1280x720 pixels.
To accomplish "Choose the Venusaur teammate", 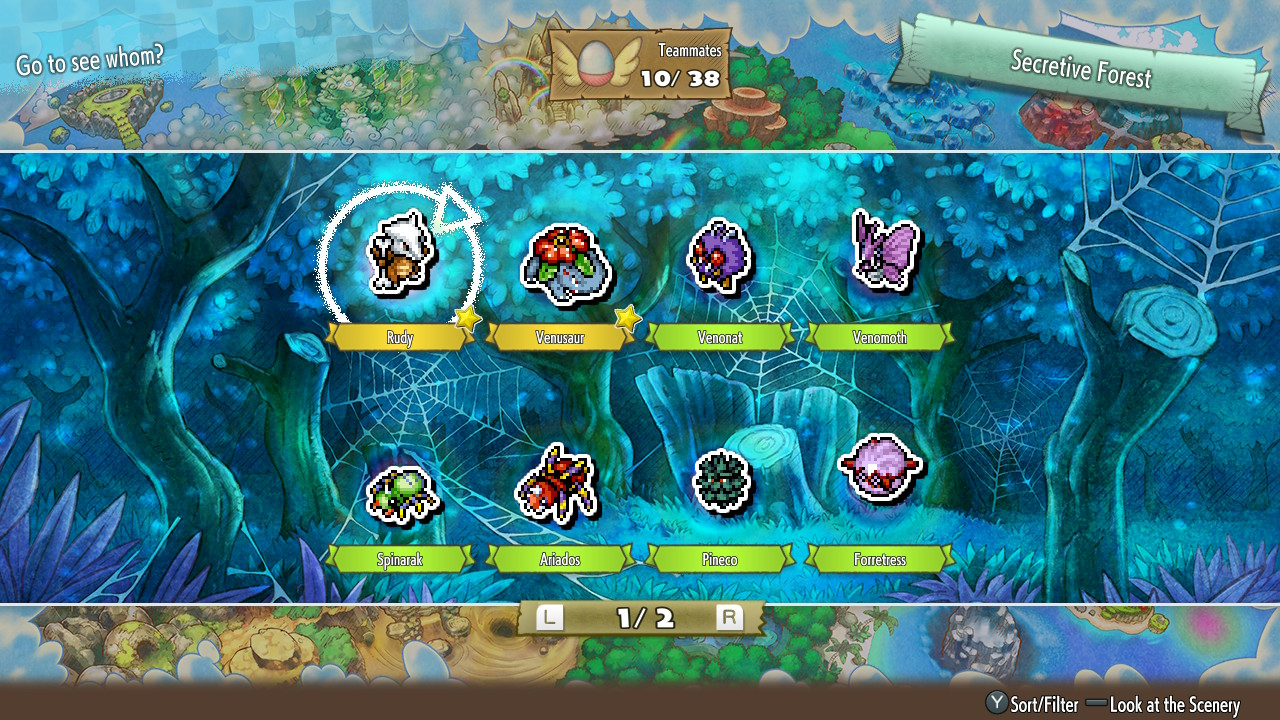I will pos(565,263).
